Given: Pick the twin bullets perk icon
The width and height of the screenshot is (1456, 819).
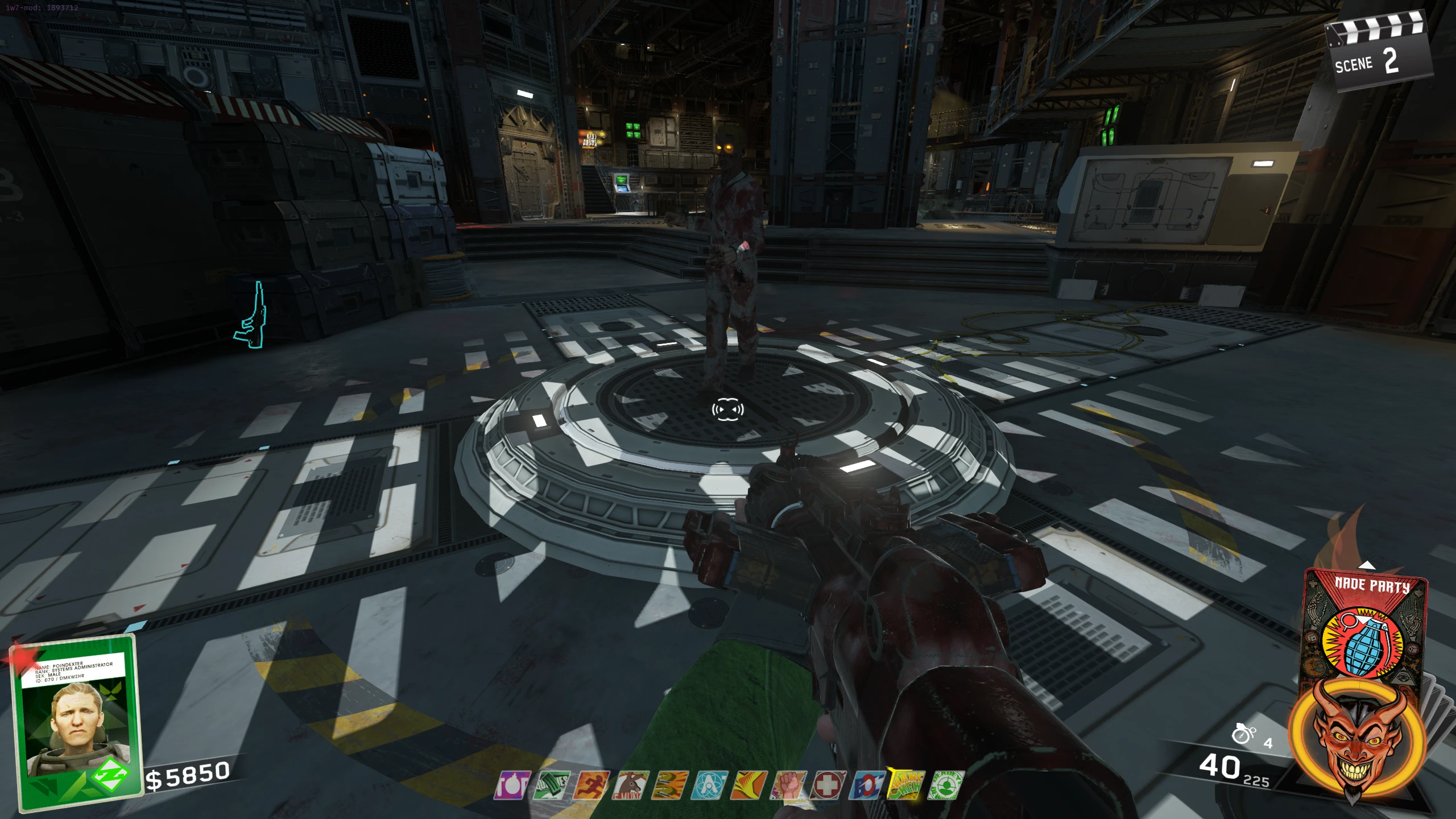Looking at the screenshot, I should pyautogui.click(x=670, y=785).
